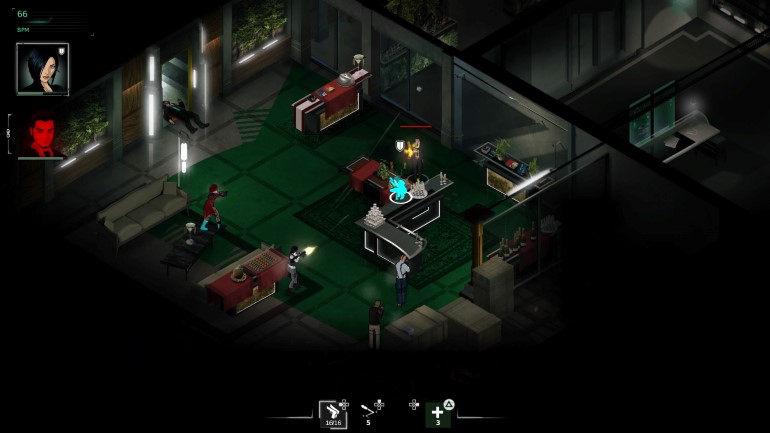
Task: Select the red-tinted man character portrait
Action: (42, 134)
